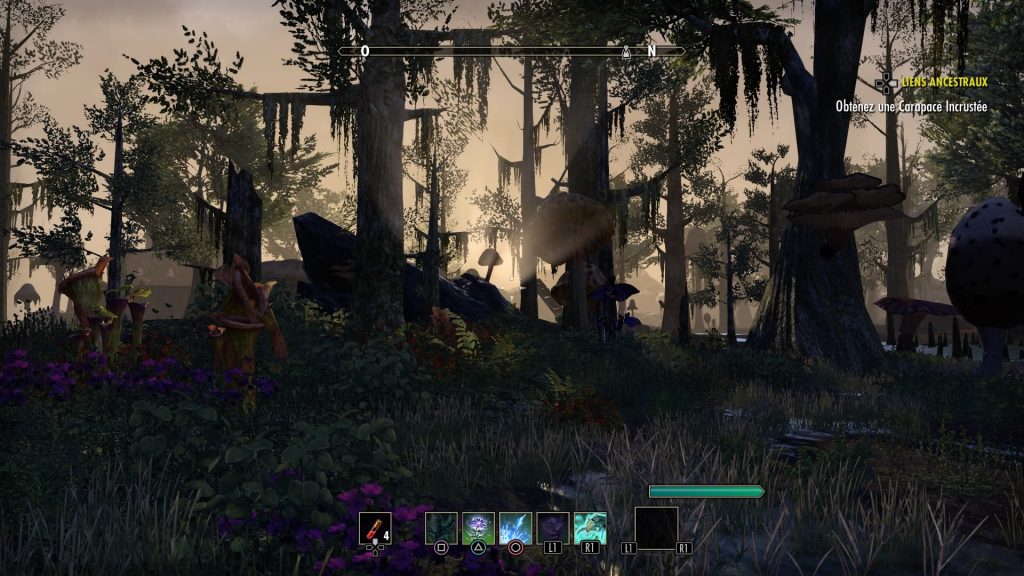Activate the teal creature ability
Screen dimensions: 1024x576
590,527
